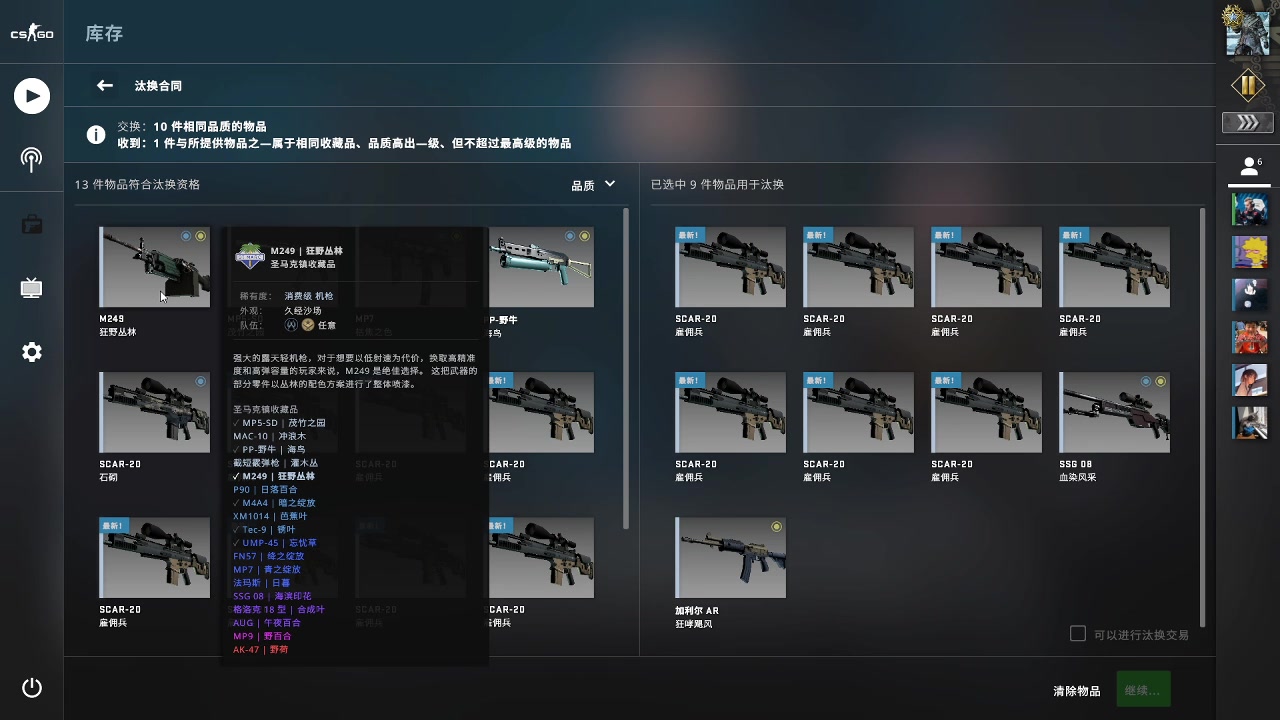Open the Watch matches TV icon
1280x720 pixels.
pos(31,287)
